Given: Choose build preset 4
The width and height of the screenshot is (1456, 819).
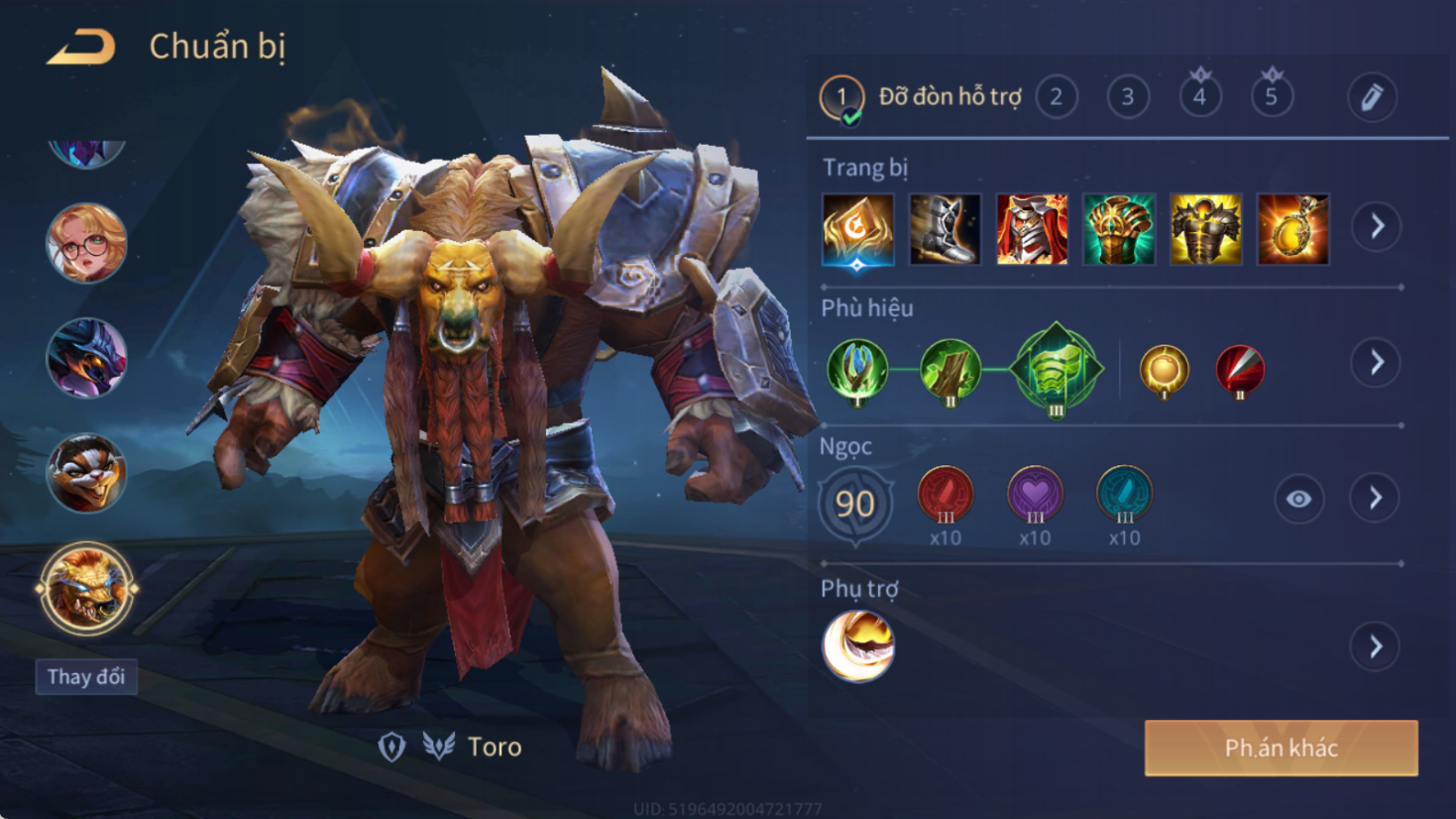Looking at the screenshot, I should (1199, 97).
